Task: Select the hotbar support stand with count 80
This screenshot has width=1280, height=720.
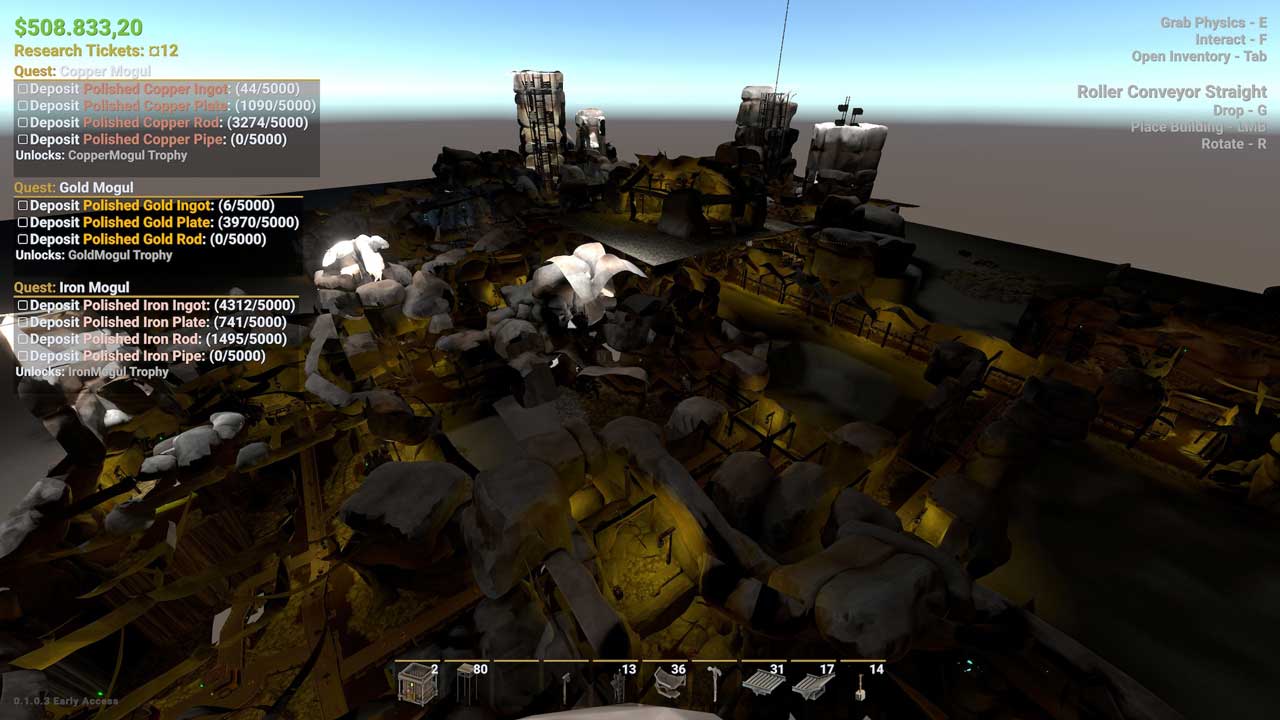Action: point(468,685)
